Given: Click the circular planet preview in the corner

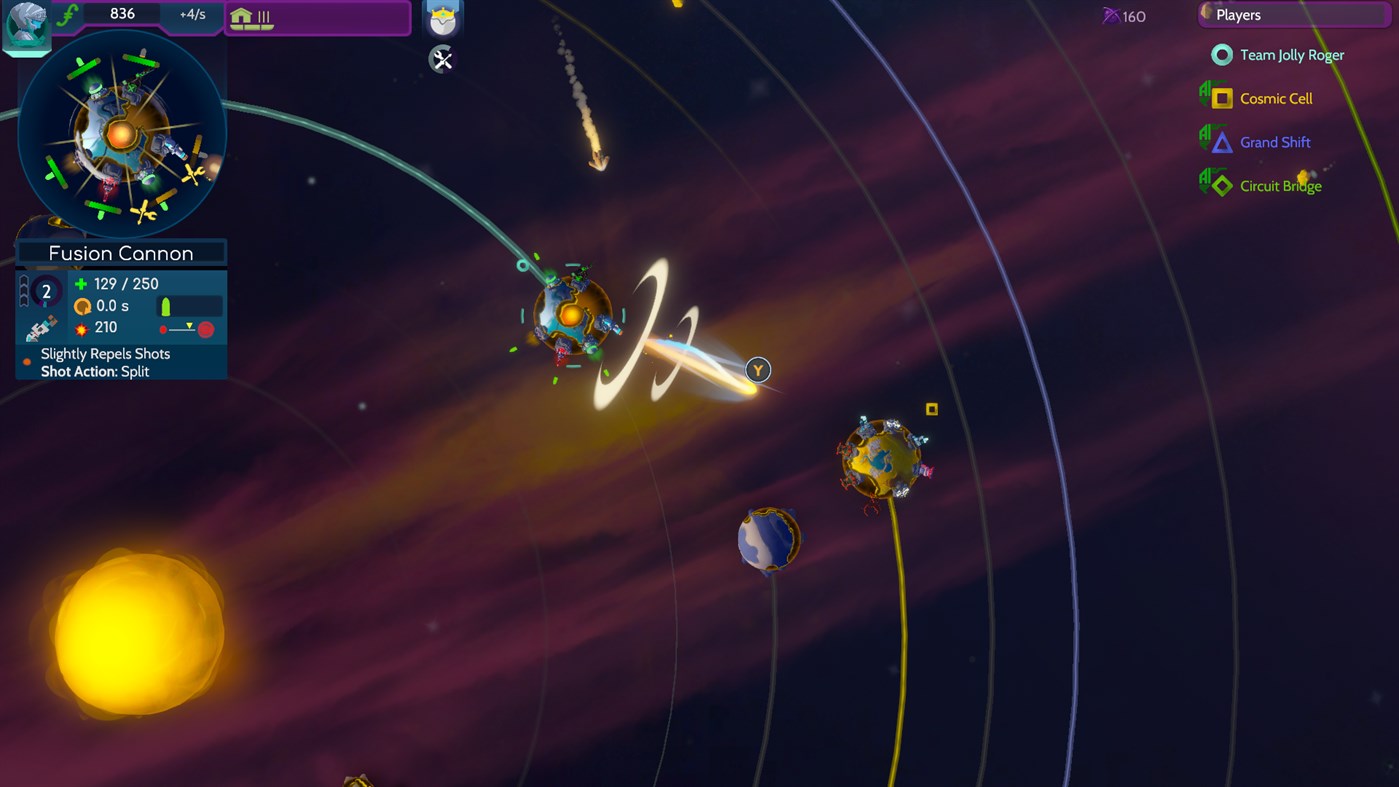Looking at the screenshot, I should click(x=120, y=133).
